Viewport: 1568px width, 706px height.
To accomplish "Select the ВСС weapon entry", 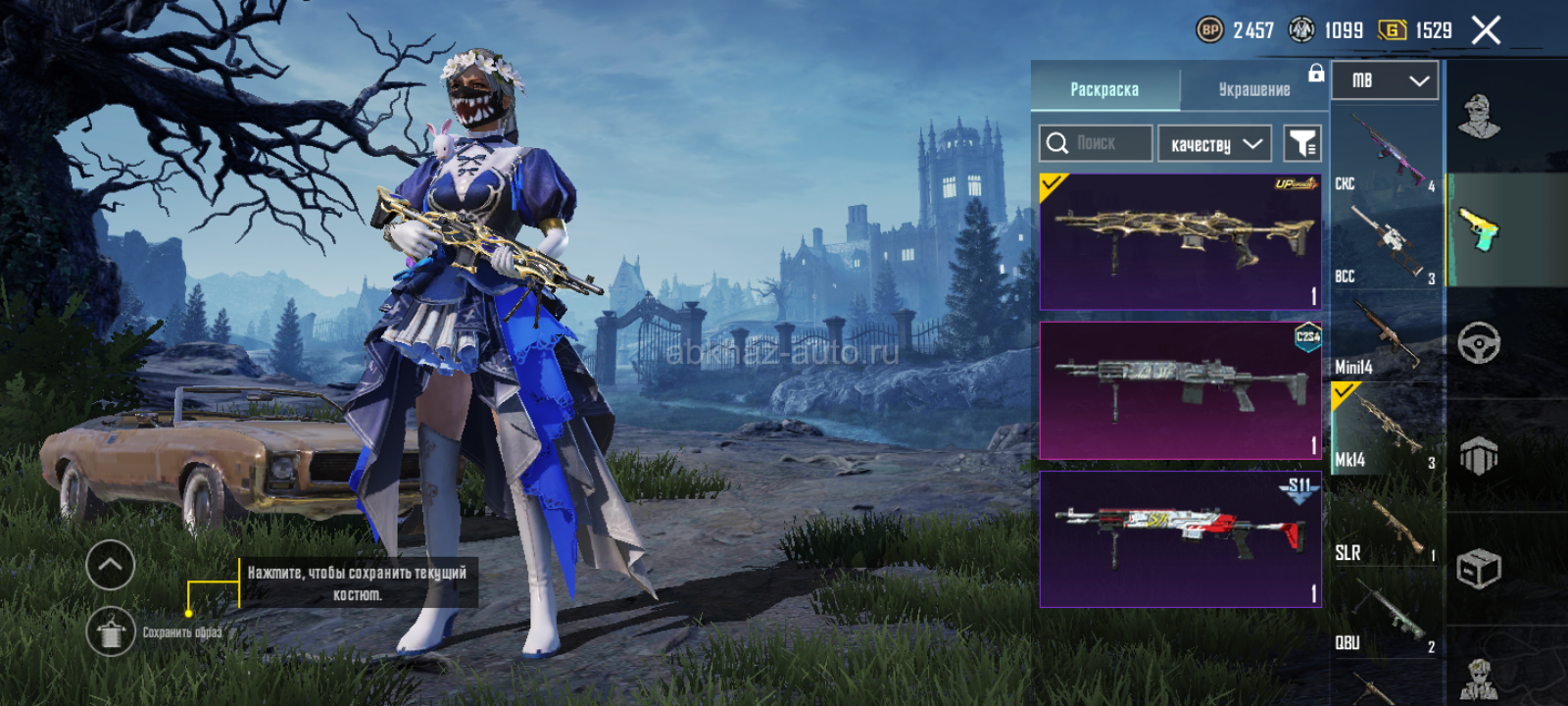I will [1386, 245].
